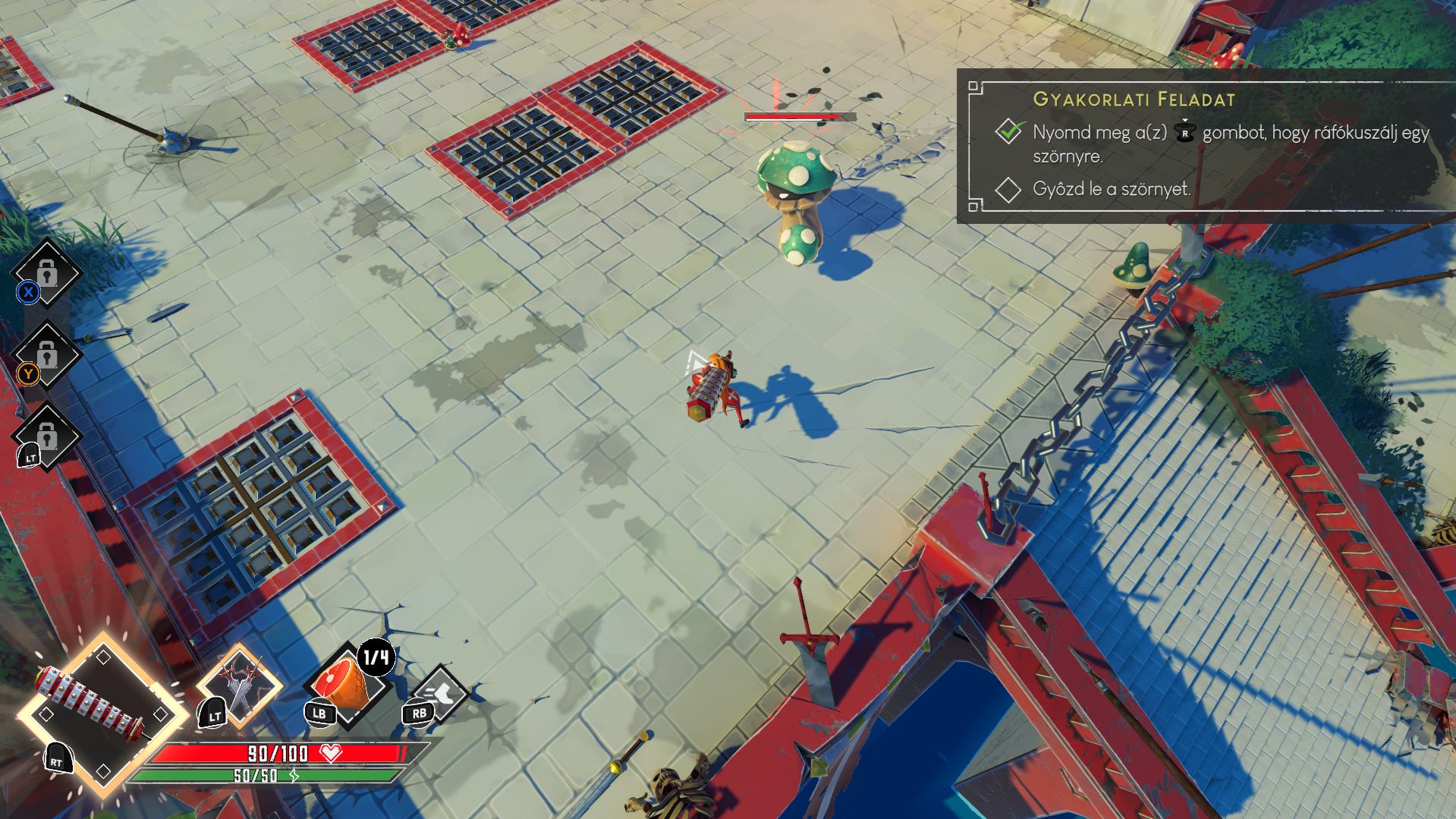Select the 'Győzd le a szörnyet' objective
The height and width of the screenshot is (819, 1456).
click(x=1111, y=189)
